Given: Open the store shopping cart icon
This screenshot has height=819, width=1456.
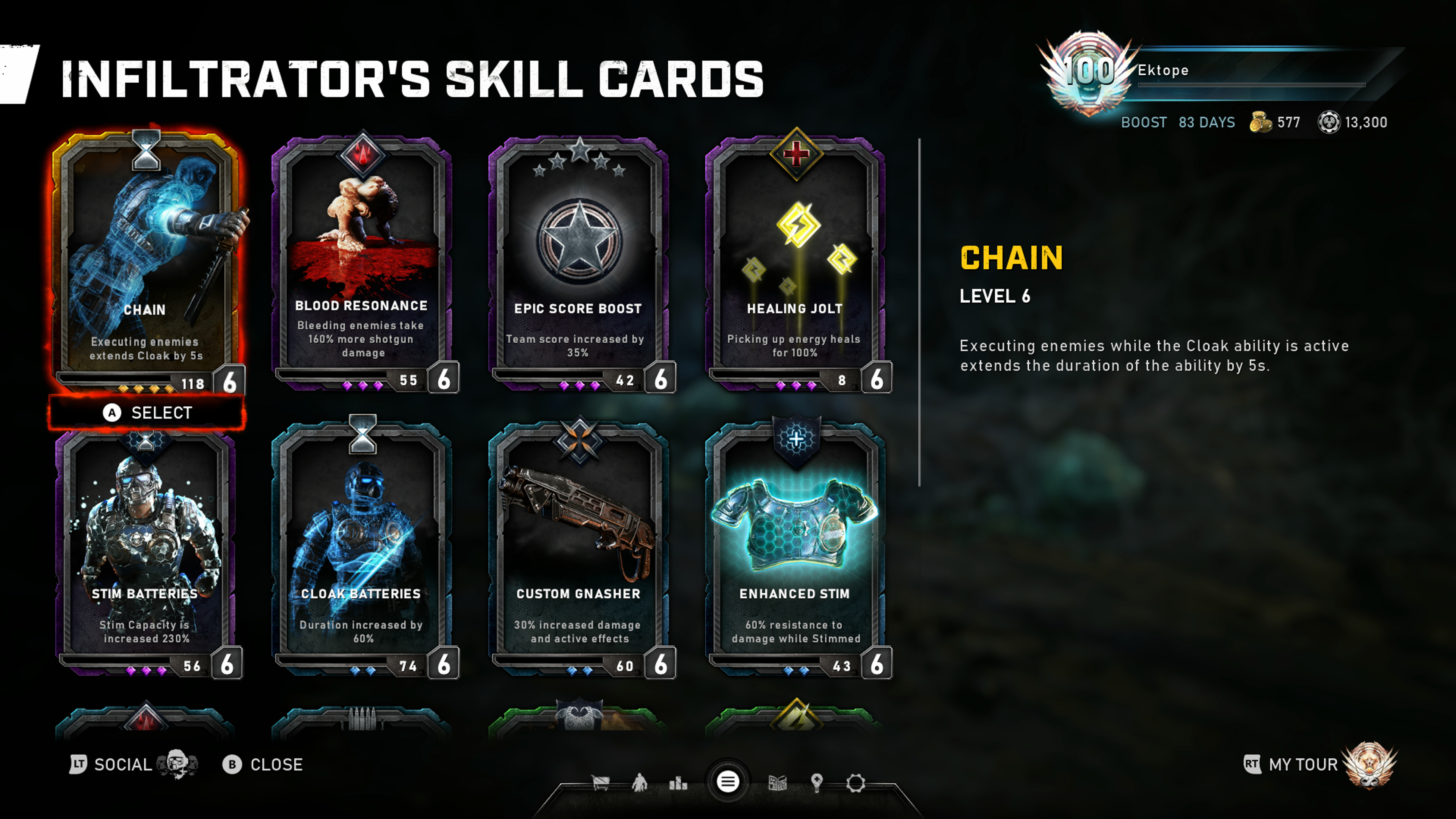Looking at the screenshot, I should click(600, 783).
